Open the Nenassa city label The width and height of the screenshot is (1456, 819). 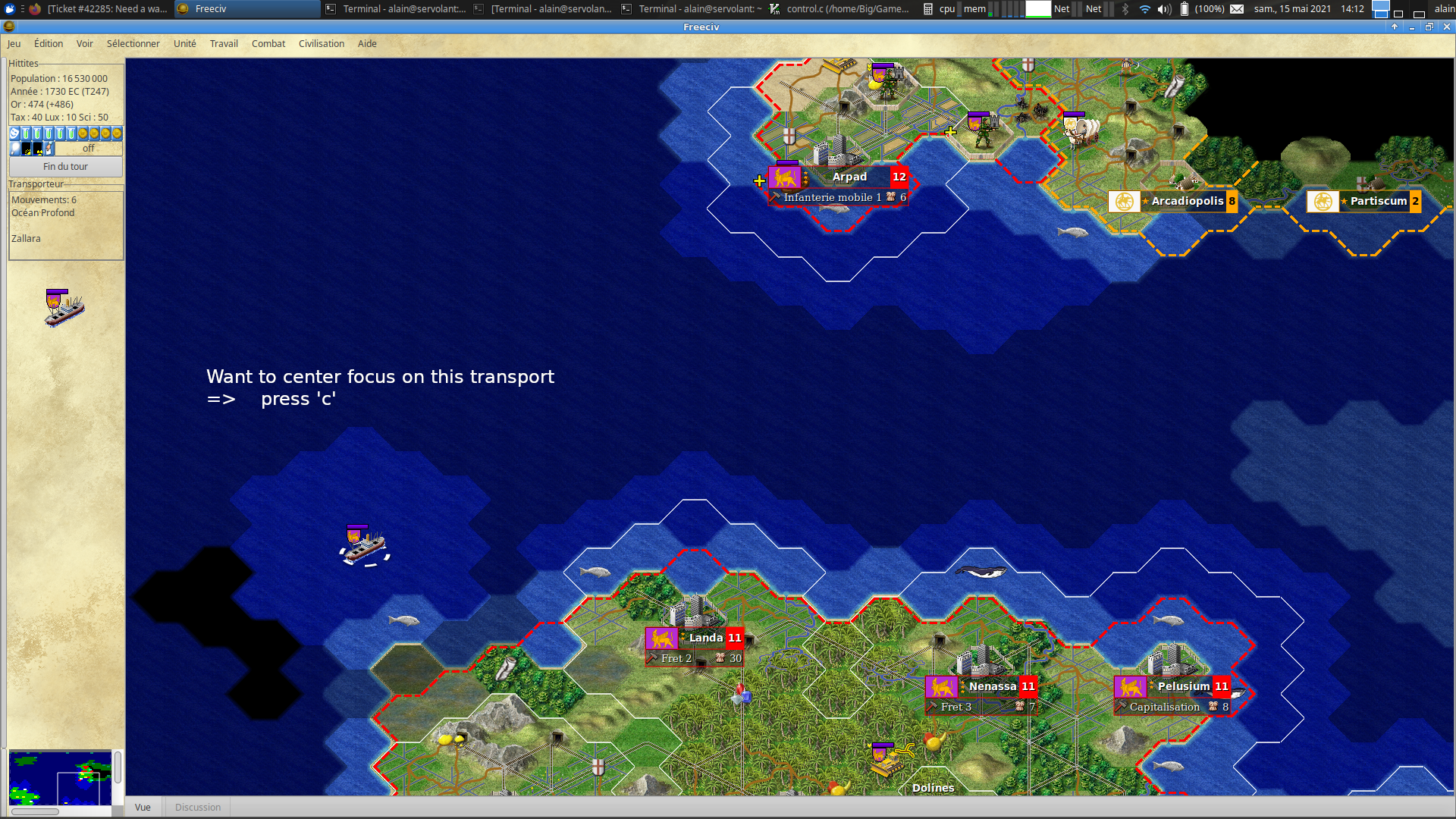point(992,687)
